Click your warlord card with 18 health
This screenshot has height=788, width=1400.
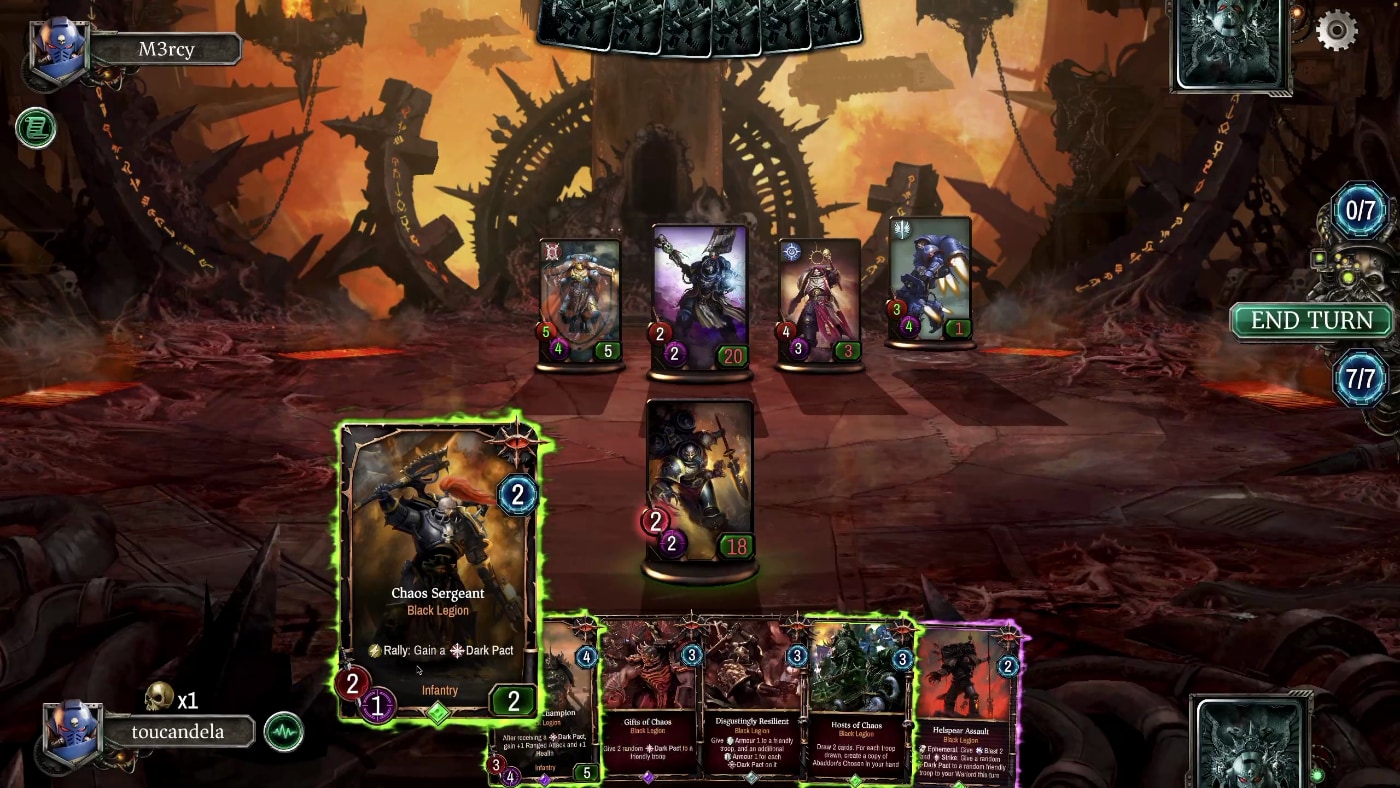click(x=700, y=480)
